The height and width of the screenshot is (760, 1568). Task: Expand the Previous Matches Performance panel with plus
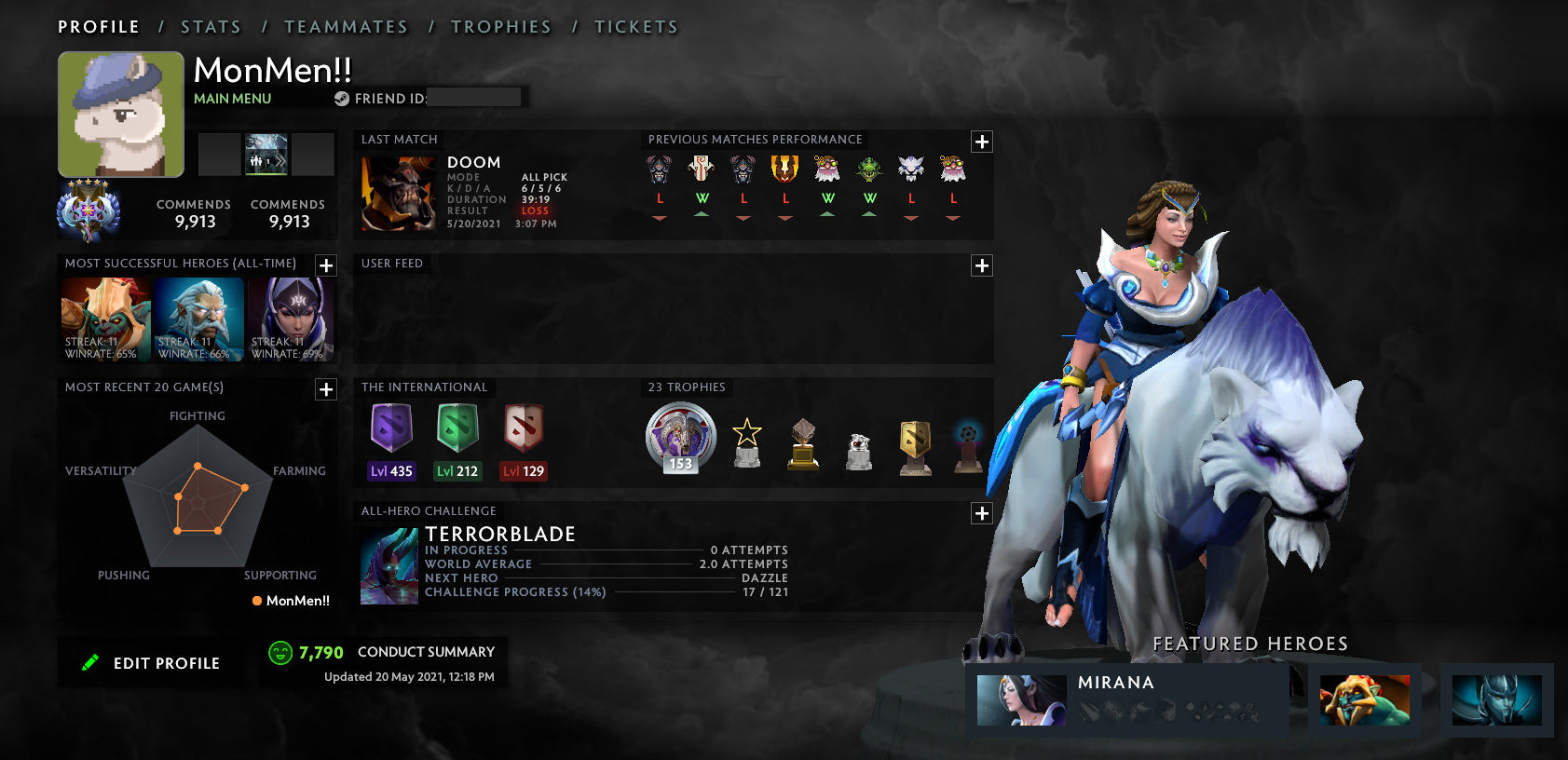(981, 141)
